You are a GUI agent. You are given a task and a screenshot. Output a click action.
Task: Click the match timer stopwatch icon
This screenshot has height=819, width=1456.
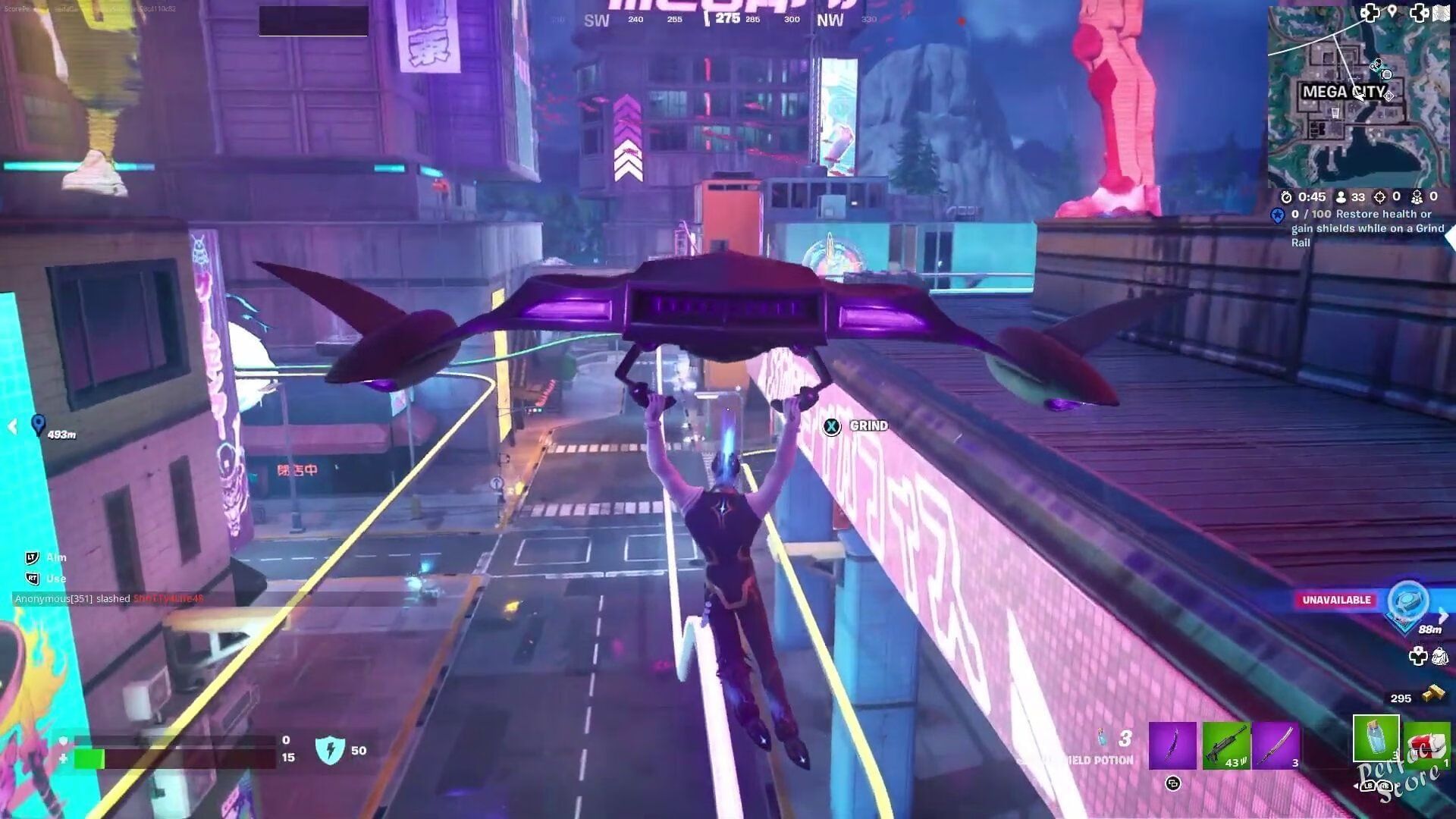tap(1288, 197)
